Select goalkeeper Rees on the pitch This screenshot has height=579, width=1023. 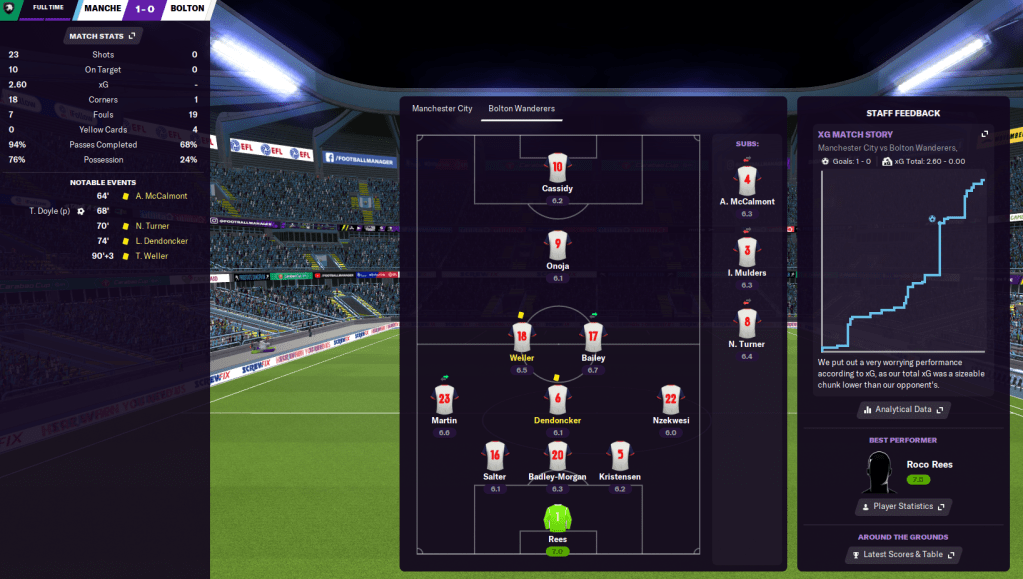pyautogui.click(x=557, y=520)
